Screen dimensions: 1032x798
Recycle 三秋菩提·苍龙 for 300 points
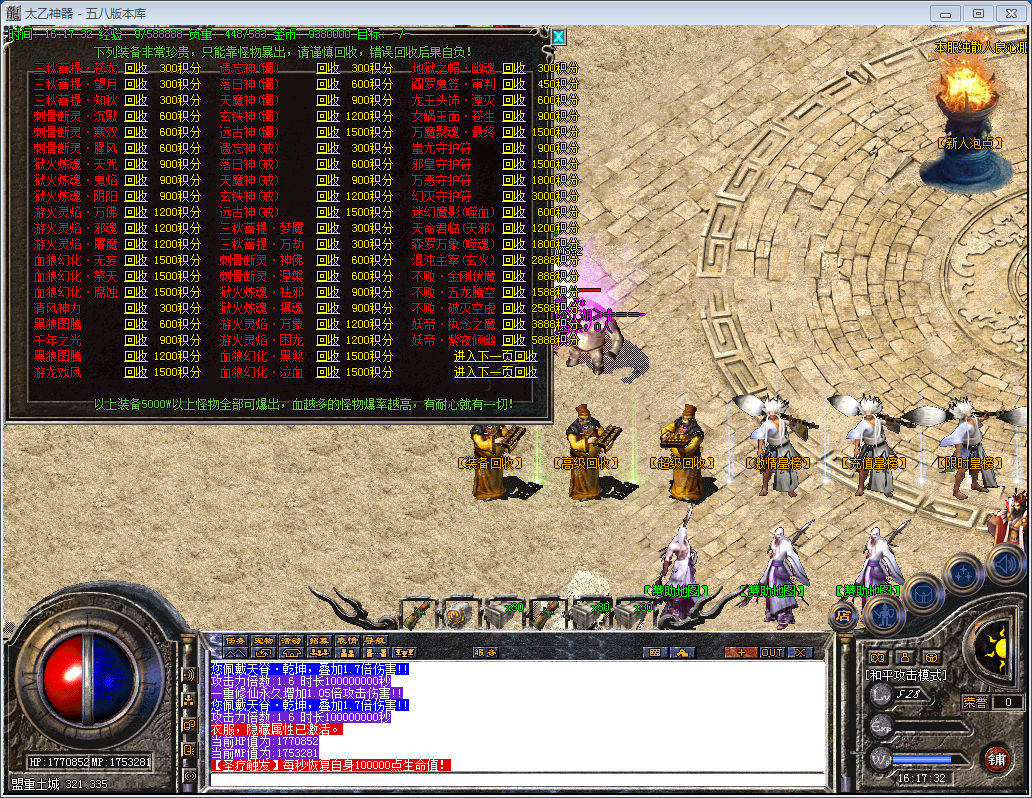pos(136,68)
